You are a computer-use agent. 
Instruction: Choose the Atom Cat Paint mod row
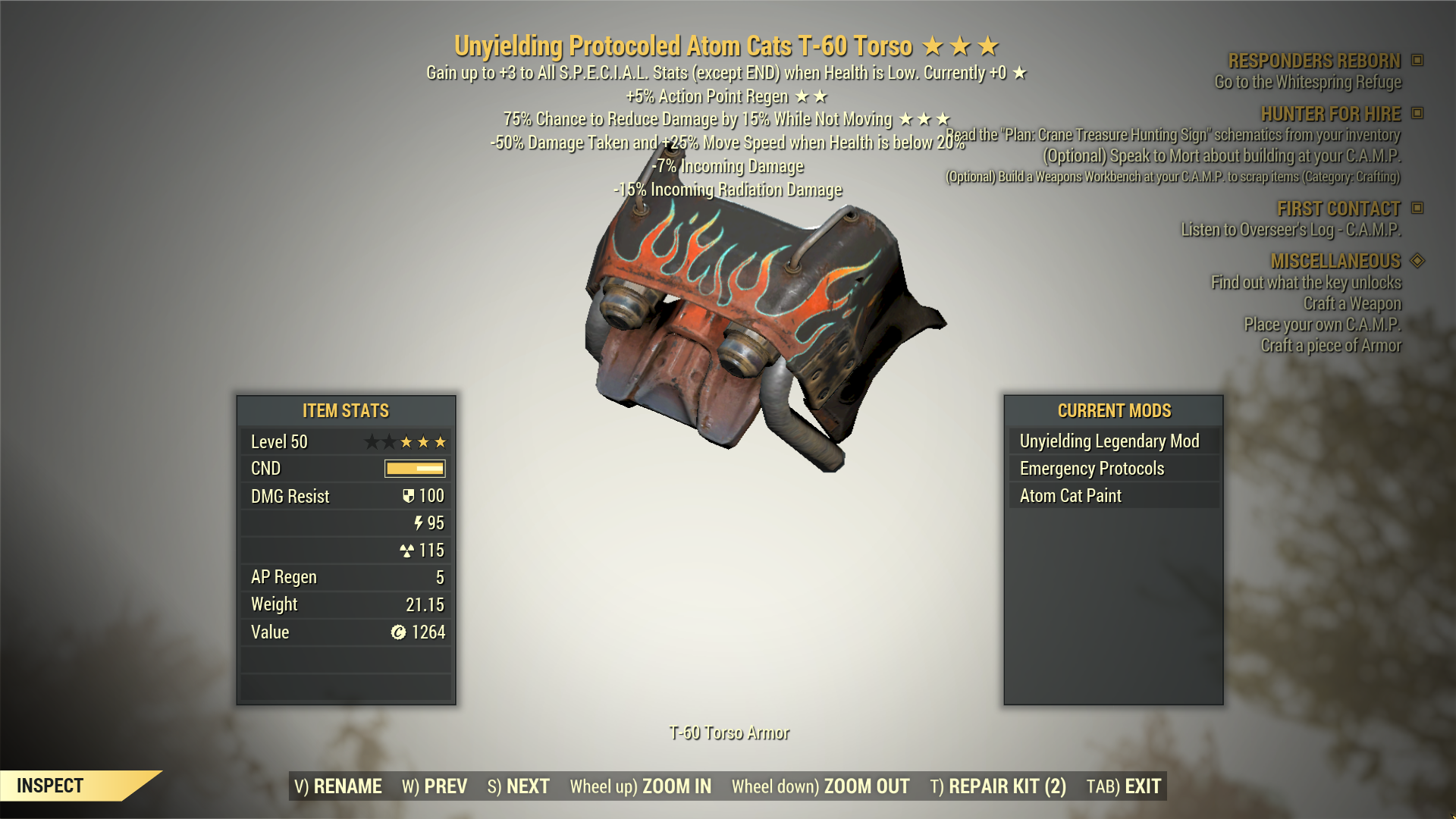point(1071,496)
